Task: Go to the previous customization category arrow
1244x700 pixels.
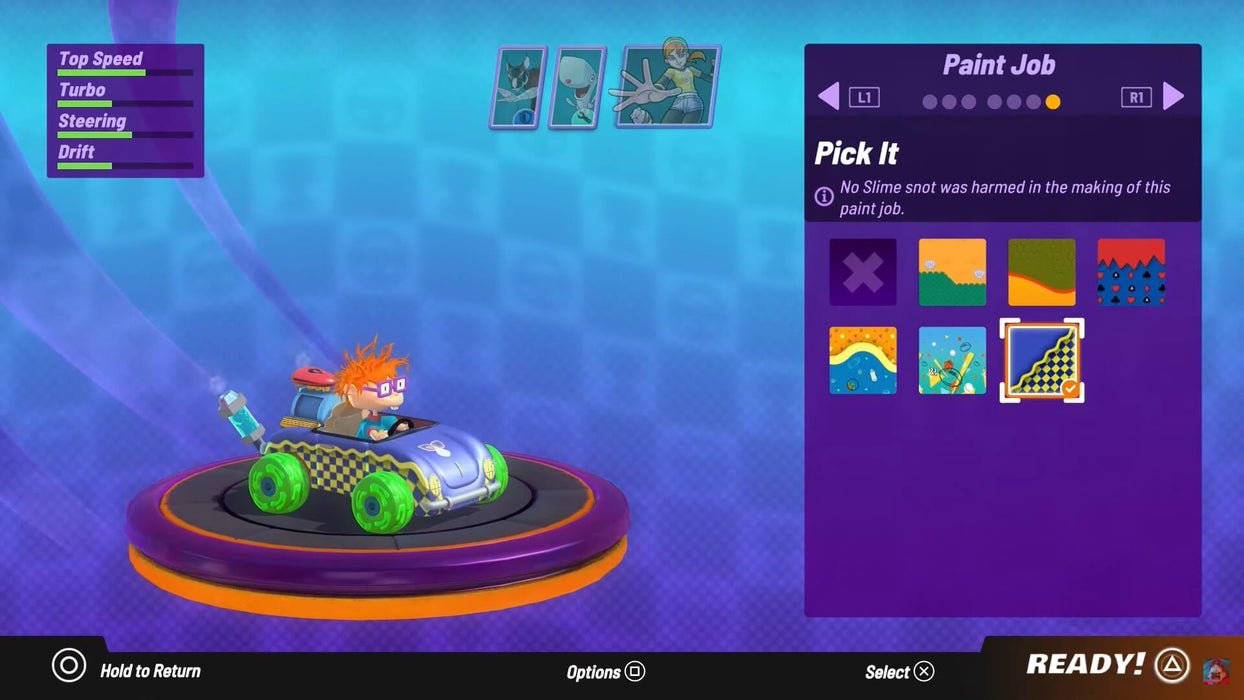Action: click(829, 97)
